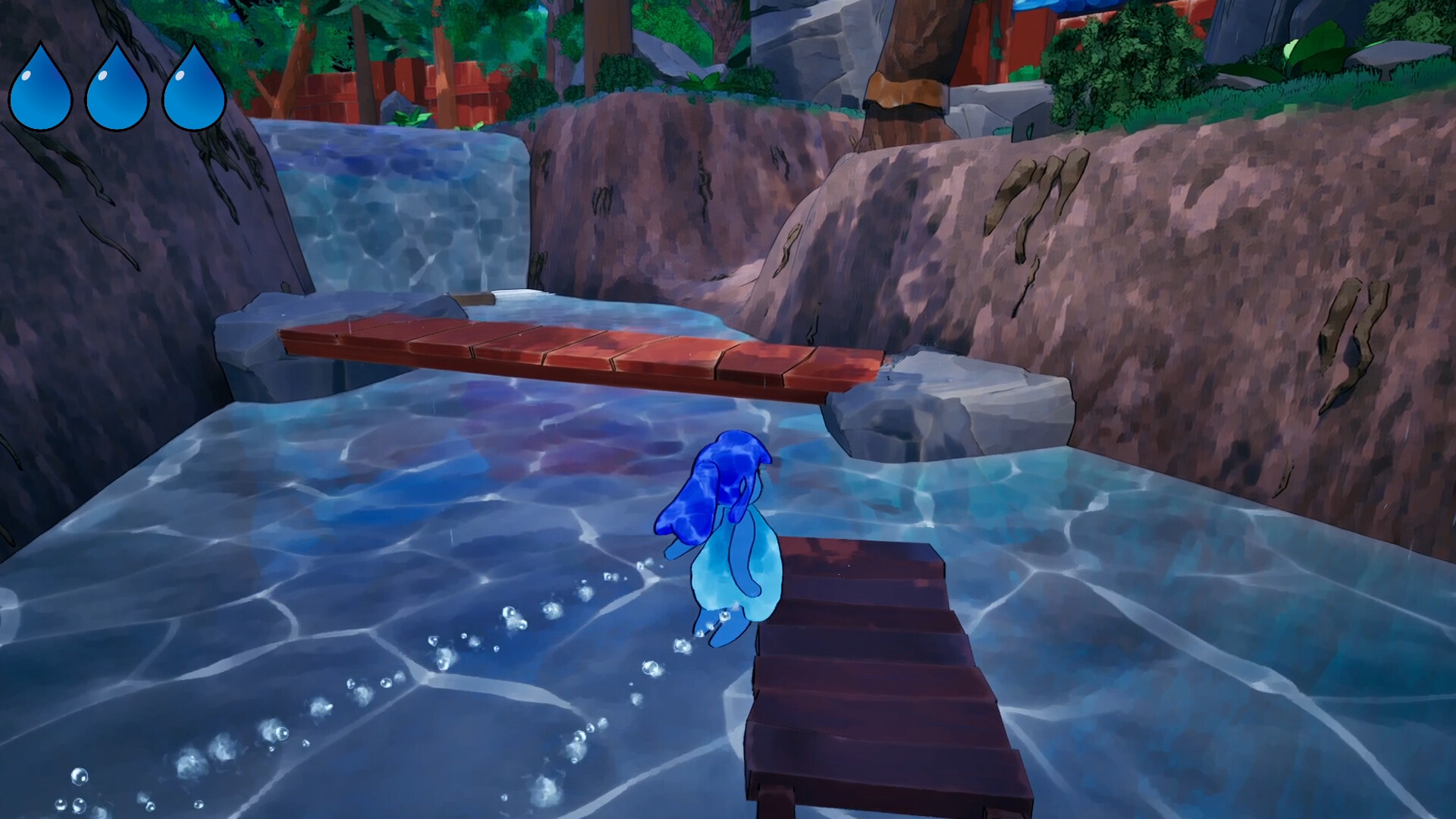The width and height of the screenshot is (1456, 819).
Task: Click the trail of bubbles behind the character
Action: (x=493, y=645)
